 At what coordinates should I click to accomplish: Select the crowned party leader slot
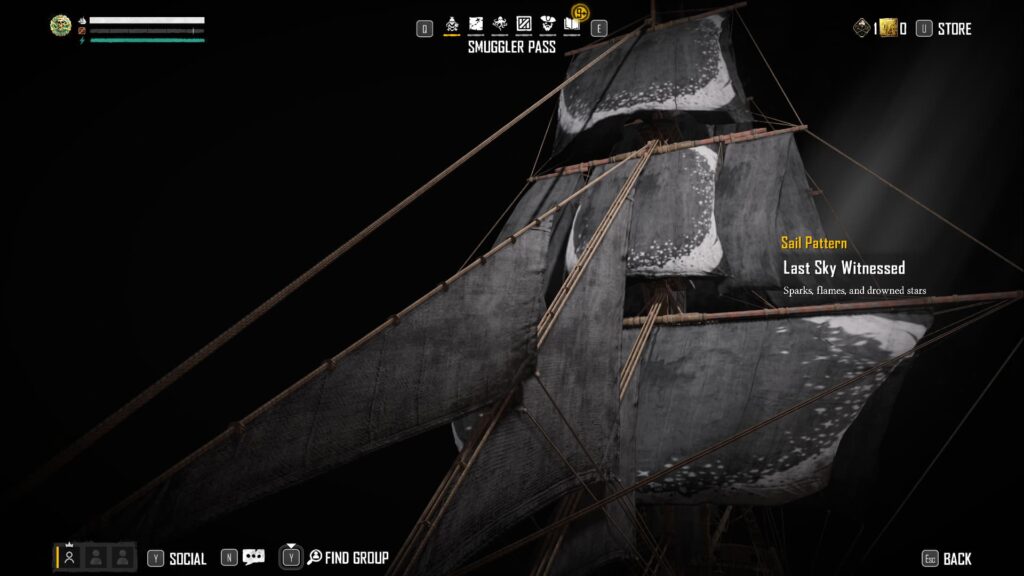click(x=70, y=558)
